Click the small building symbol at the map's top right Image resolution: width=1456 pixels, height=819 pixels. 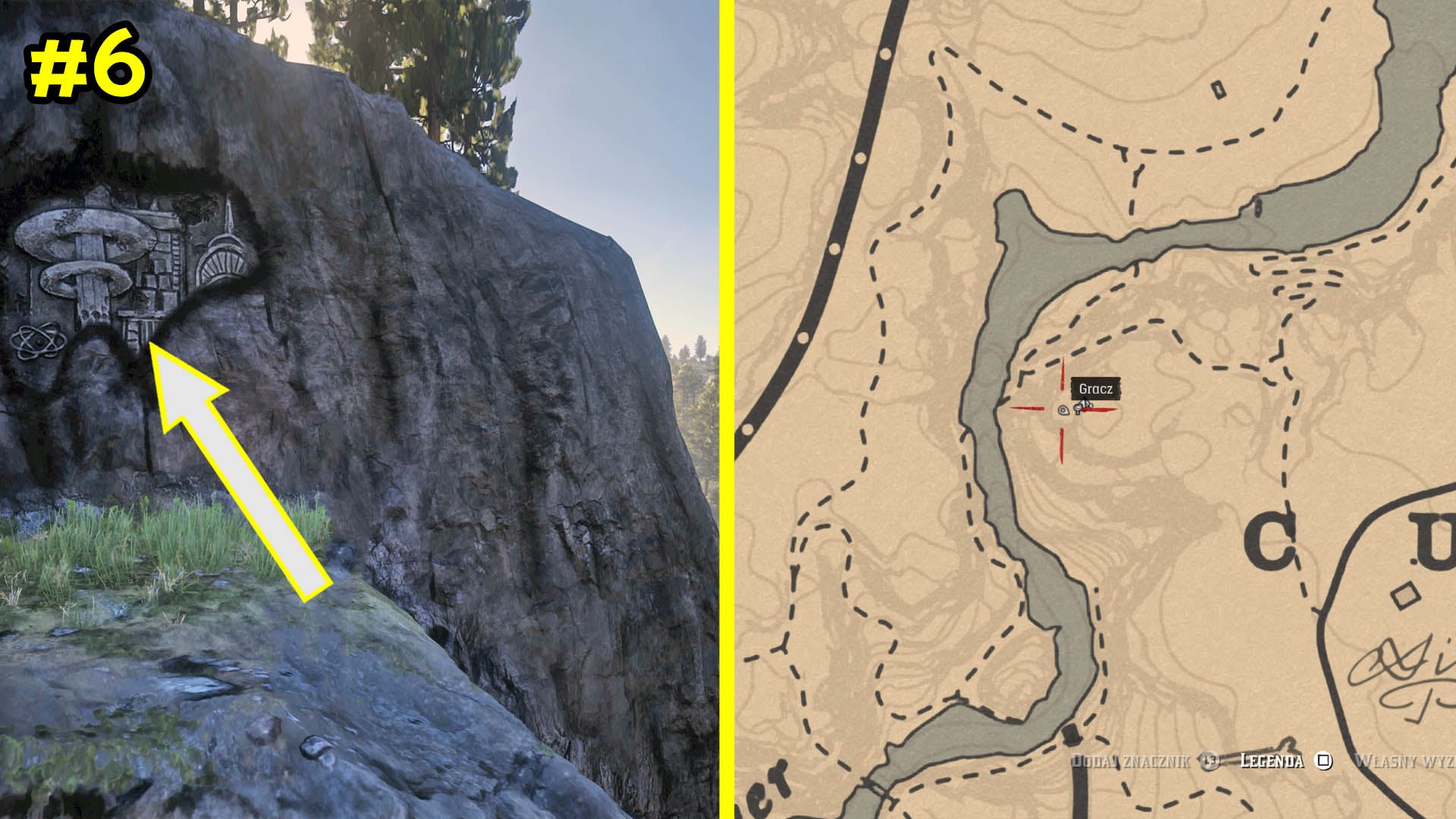coord(1219,89)
